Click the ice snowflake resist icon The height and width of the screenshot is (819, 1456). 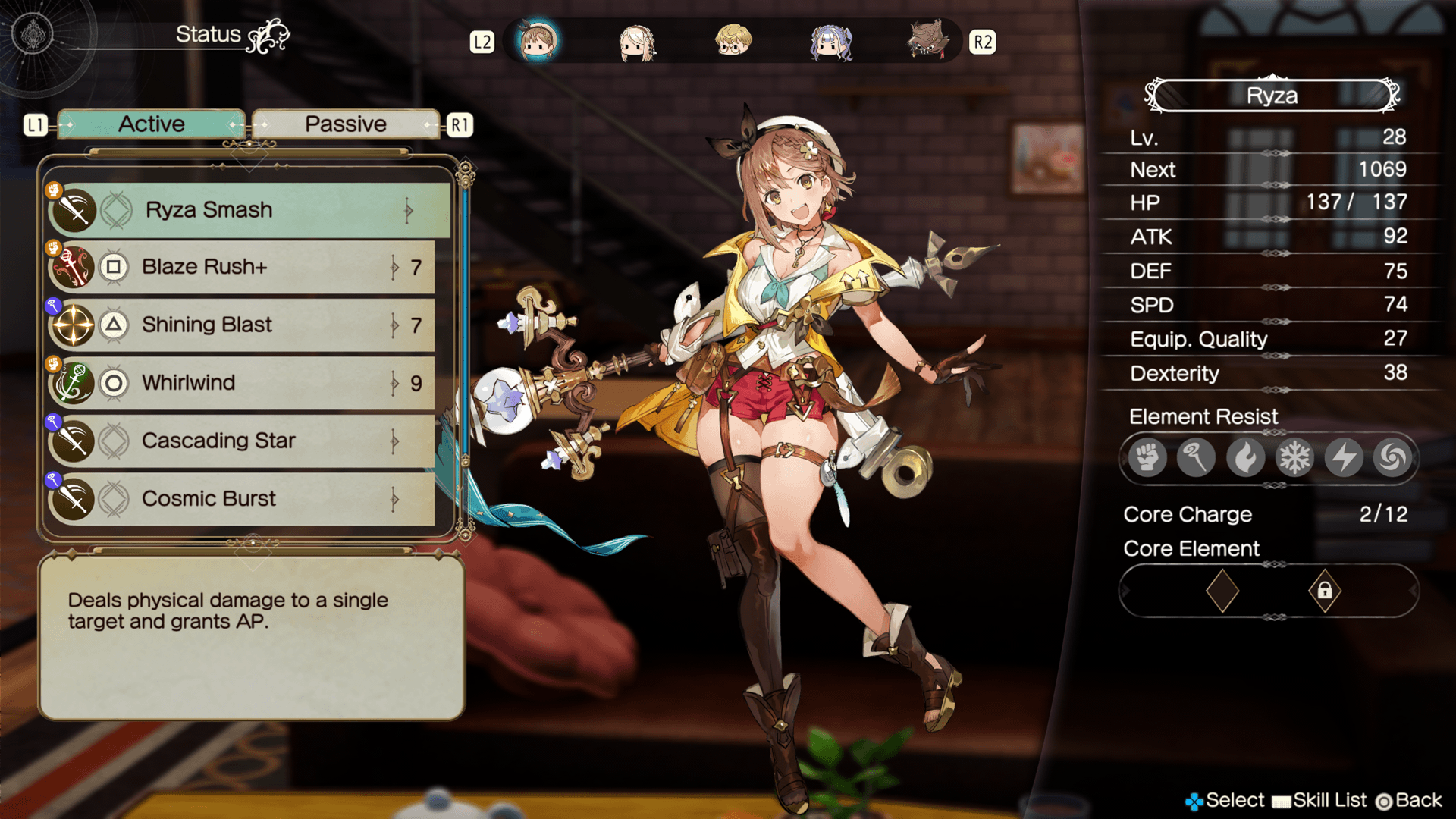tap(1294, 458)
